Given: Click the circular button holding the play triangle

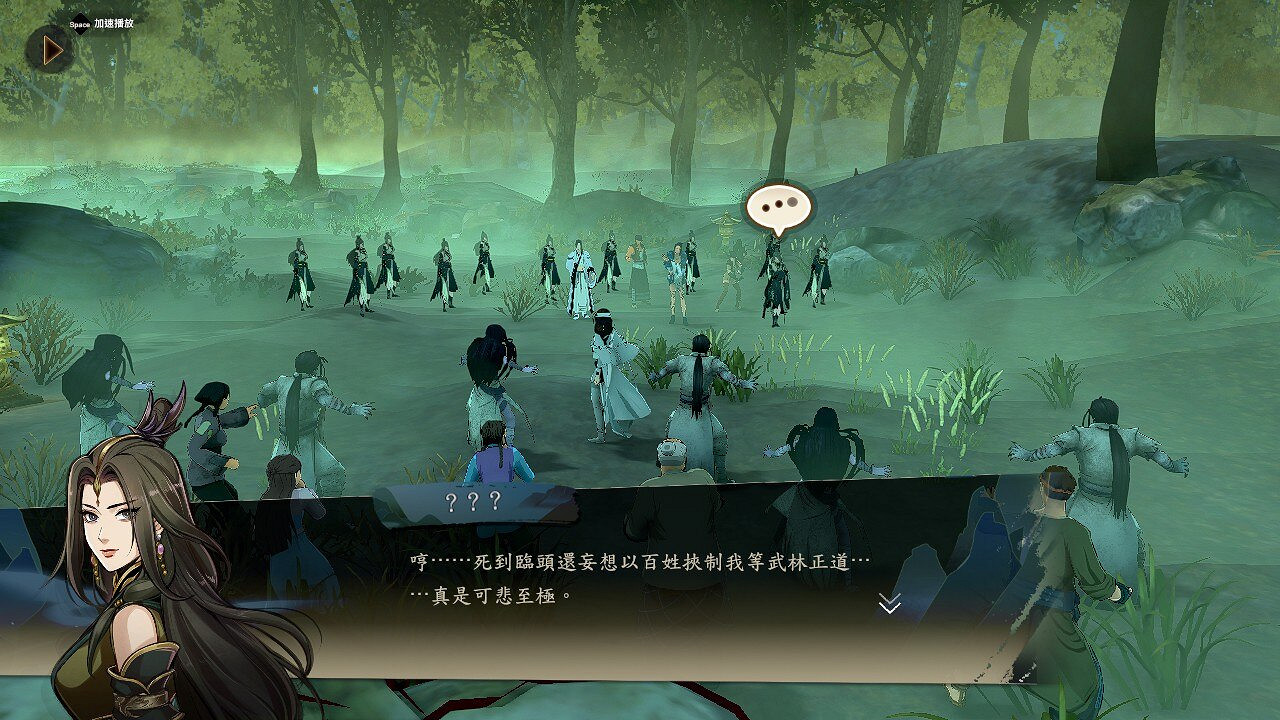Looking at the screenshot, I should tap(50, 50).
